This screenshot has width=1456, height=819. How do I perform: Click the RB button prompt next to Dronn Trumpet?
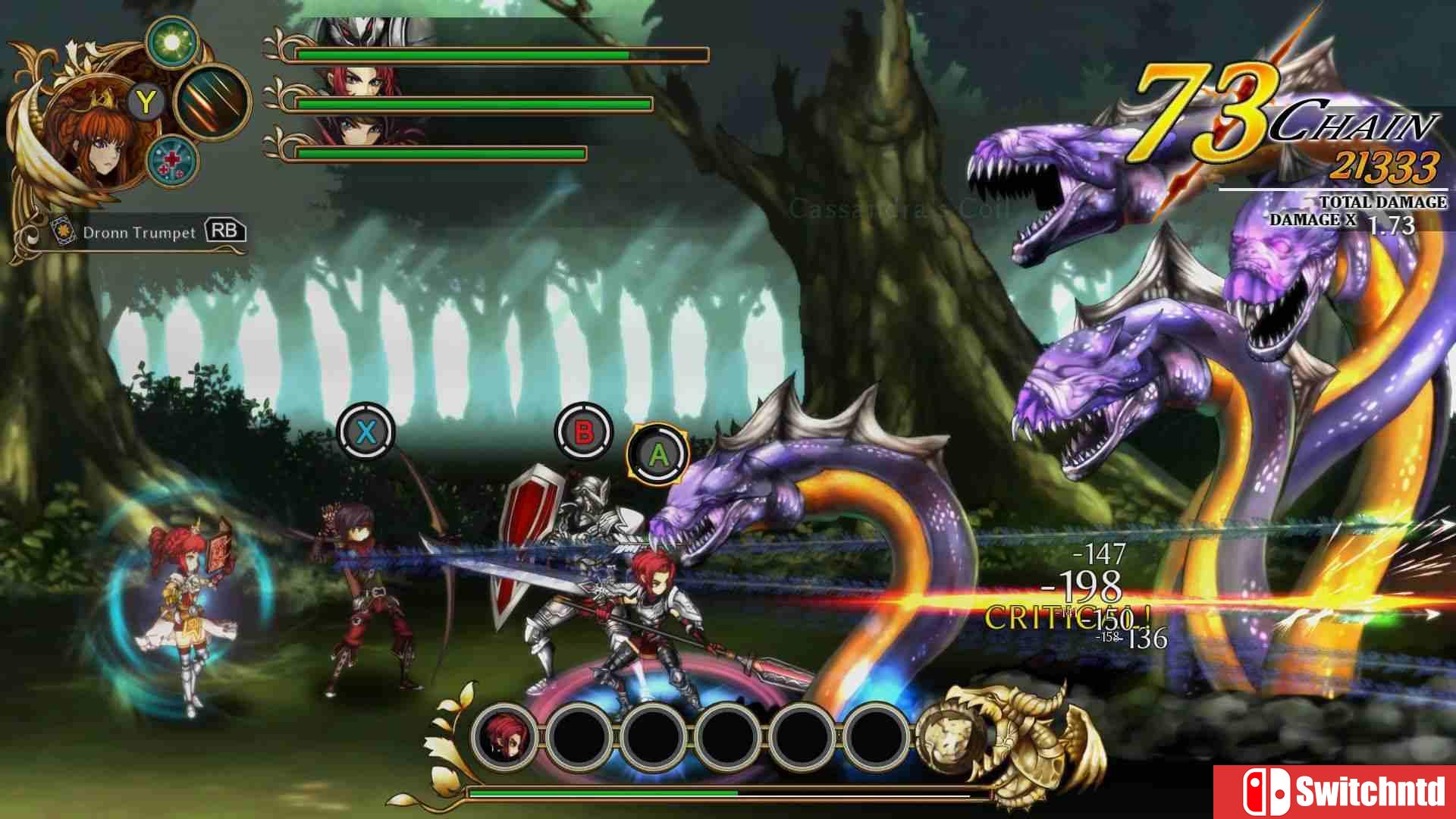click(x=227, y=231)
